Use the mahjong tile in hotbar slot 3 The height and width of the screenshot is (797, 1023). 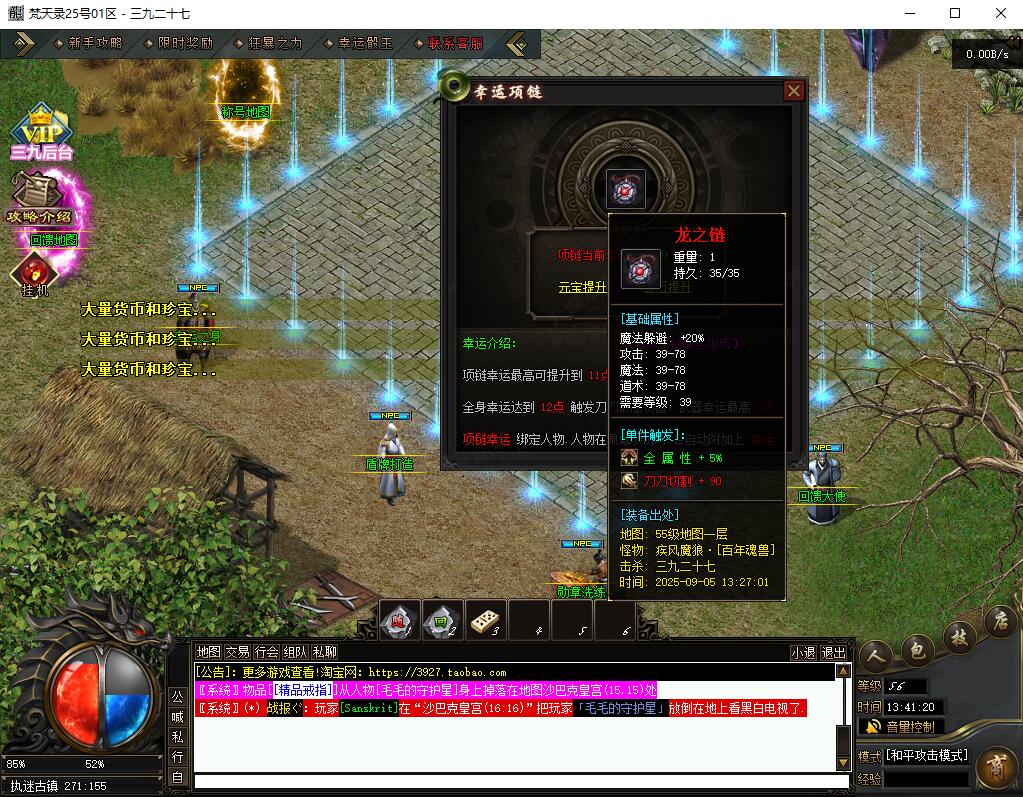click(485, 621)
